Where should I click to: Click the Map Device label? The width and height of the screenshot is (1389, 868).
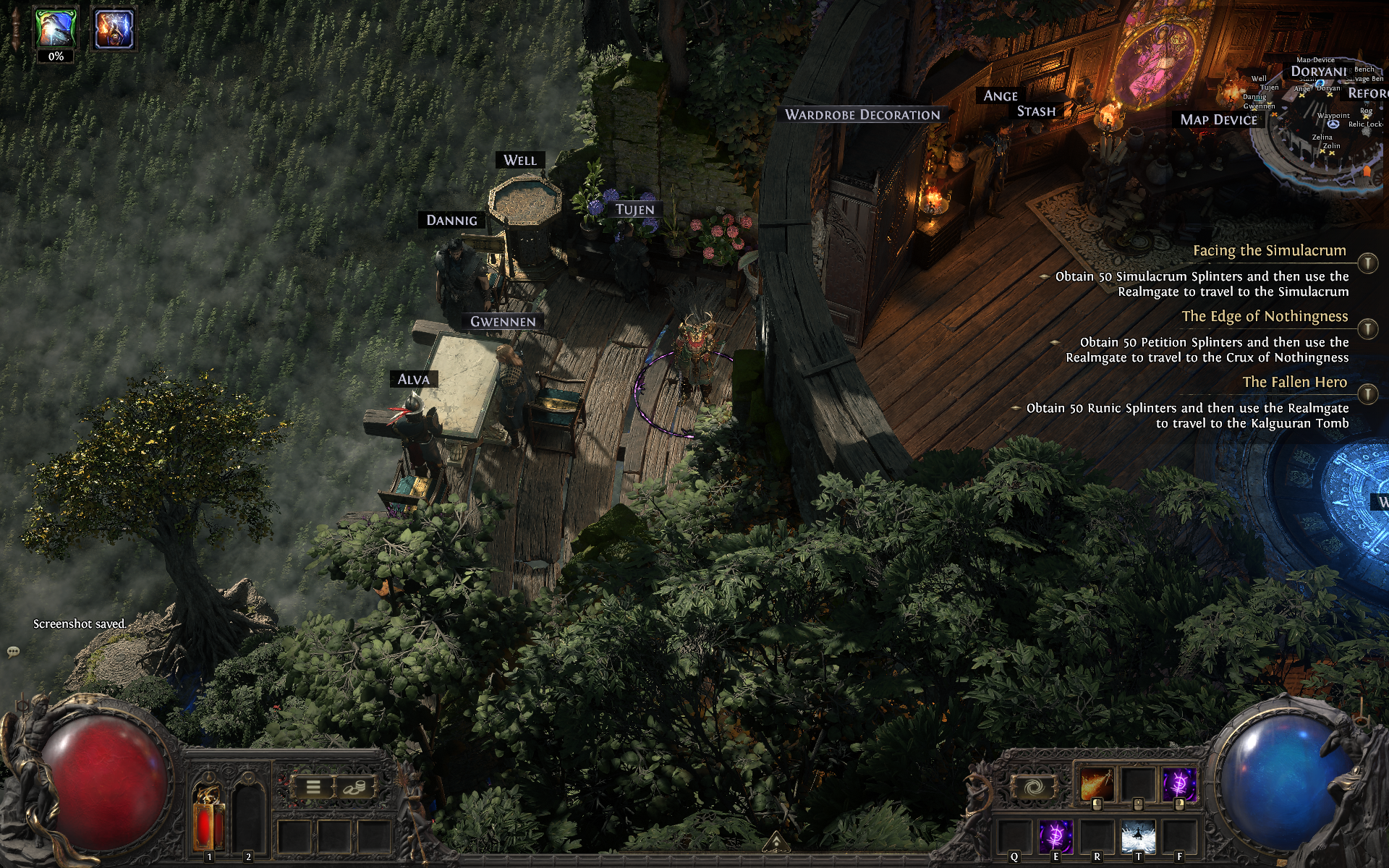(x=1218, y=120)
